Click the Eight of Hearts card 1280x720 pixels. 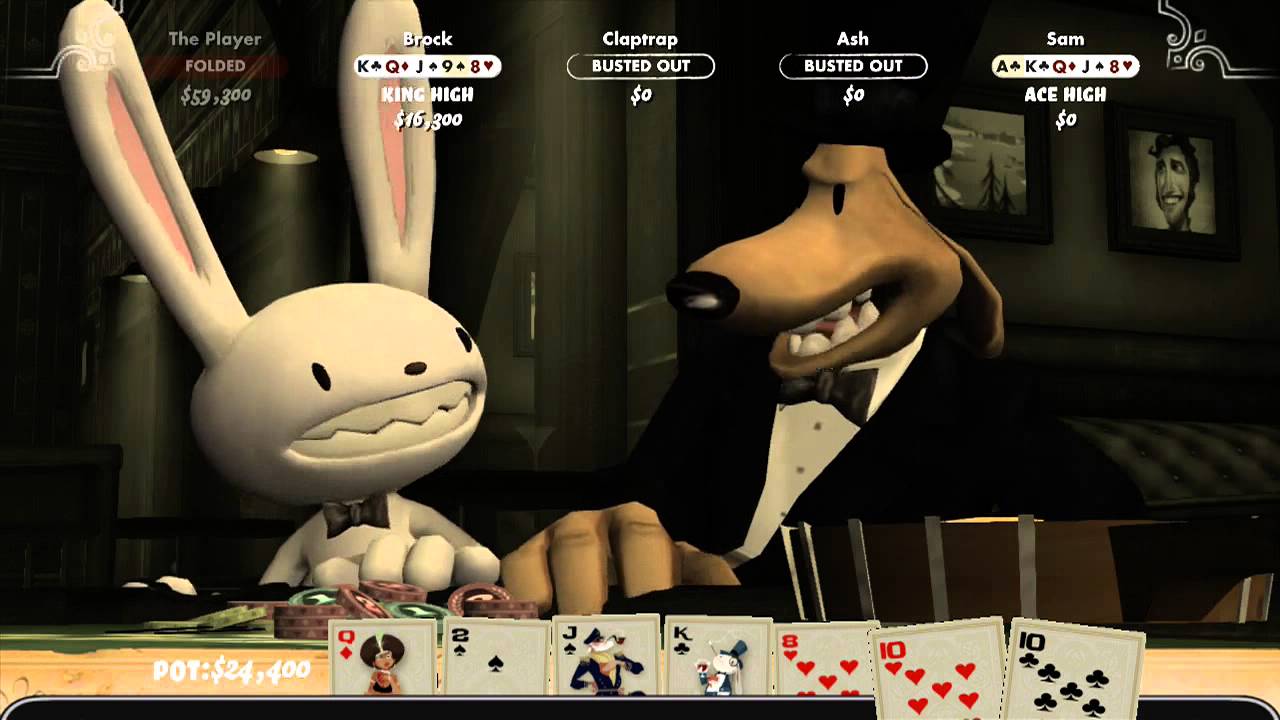pyautogui.click(x=824, y=660)
